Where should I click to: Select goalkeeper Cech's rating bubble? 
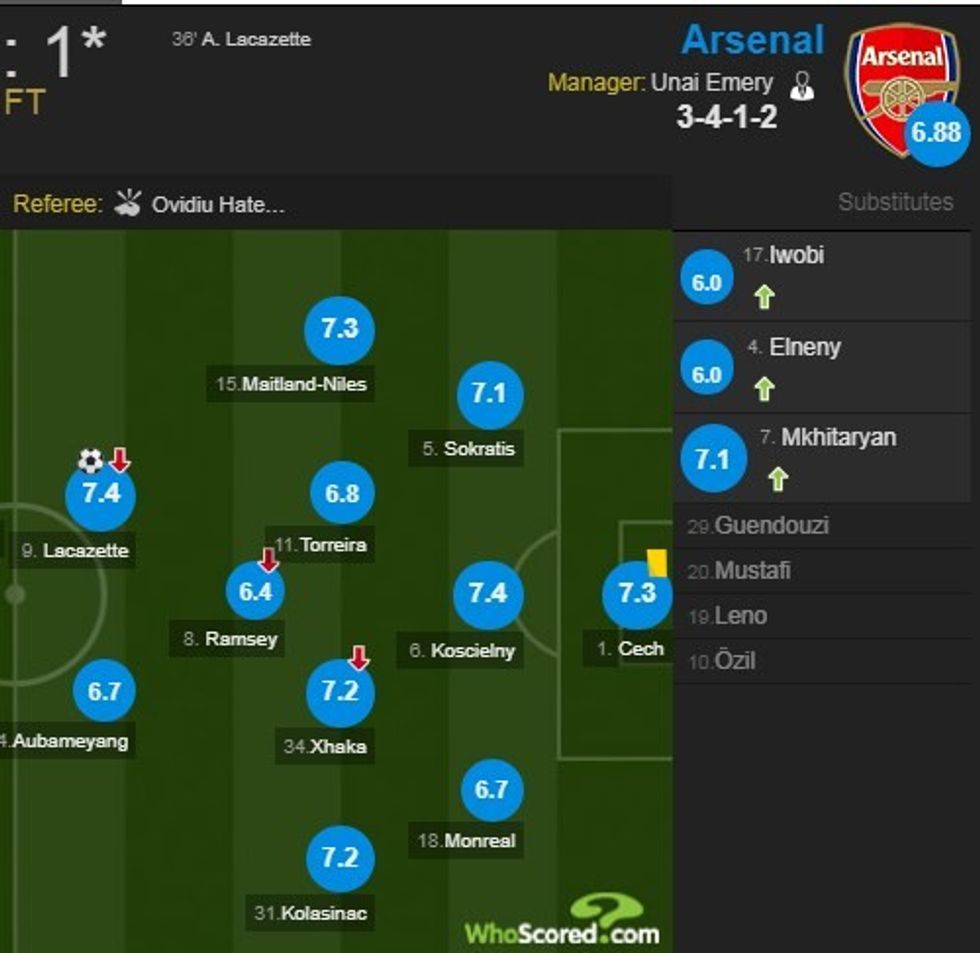point(637,594)
